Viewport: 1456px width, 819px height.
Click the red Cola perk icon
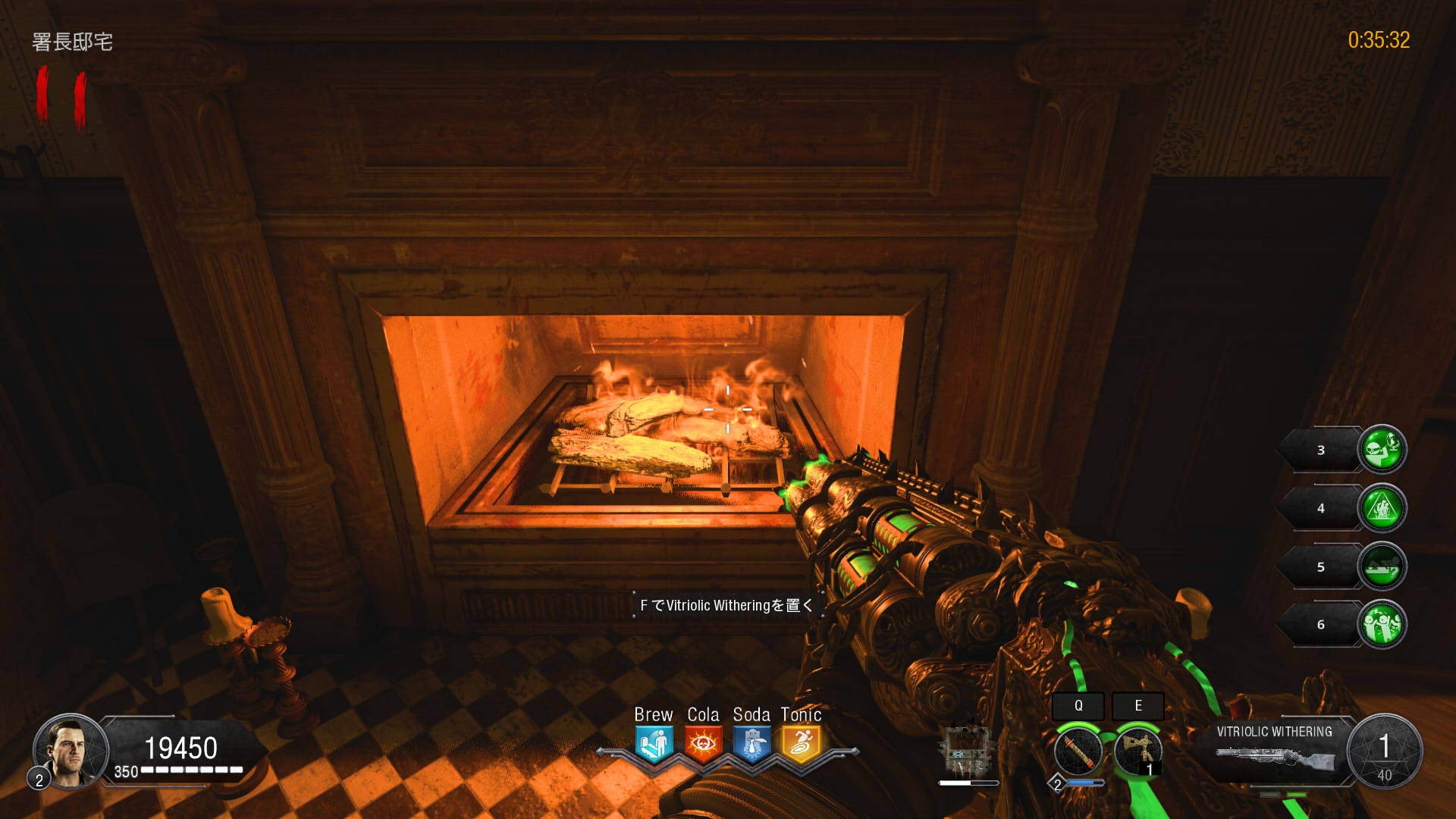point(703,741)
